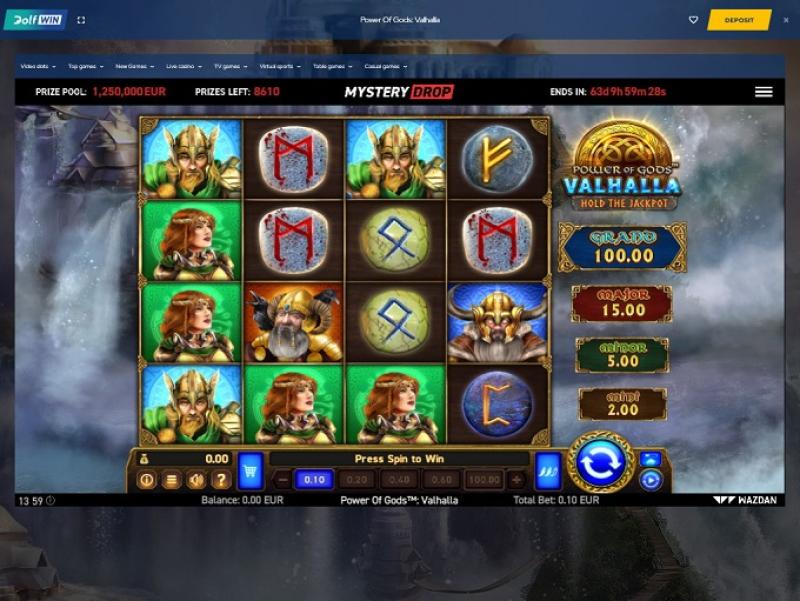Increase bet with the plus button

coord(517,480)
